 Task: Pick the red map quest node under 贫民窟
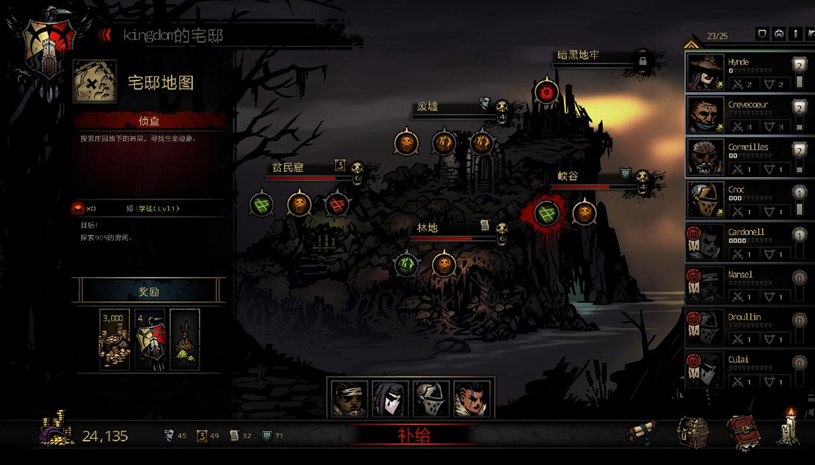click(x=337, y=205)
